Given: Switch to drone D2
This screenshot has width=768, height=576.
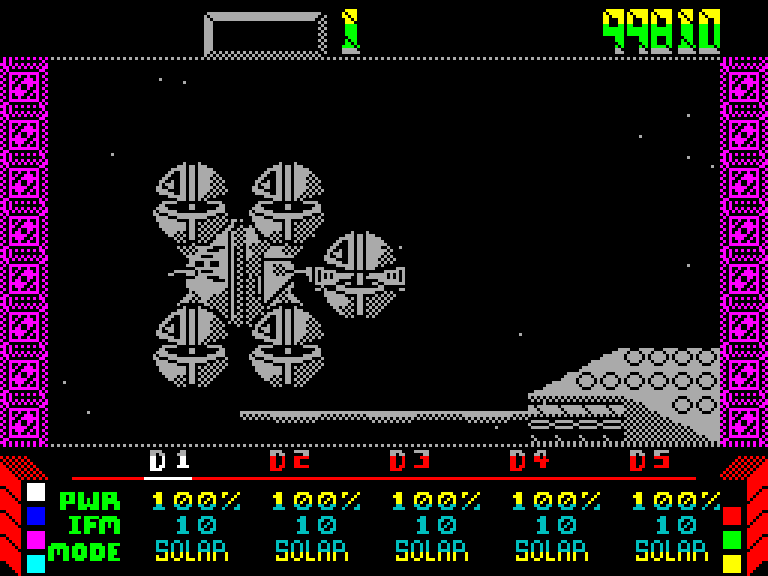Looking at the screenshot, I should (289, 461).
